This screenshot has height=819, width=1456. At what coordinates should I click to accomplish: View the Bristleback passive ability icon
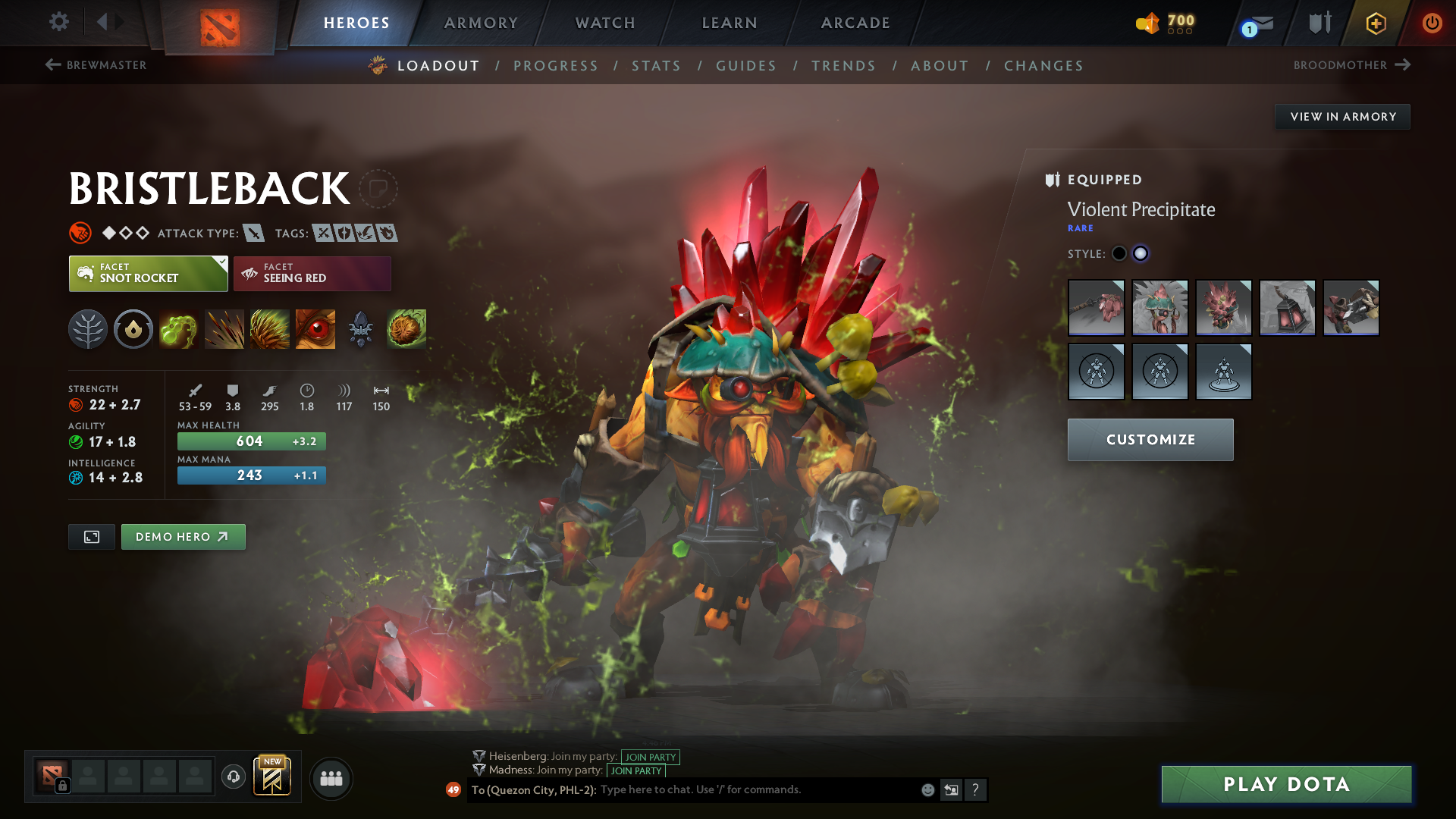coord(270,328)
